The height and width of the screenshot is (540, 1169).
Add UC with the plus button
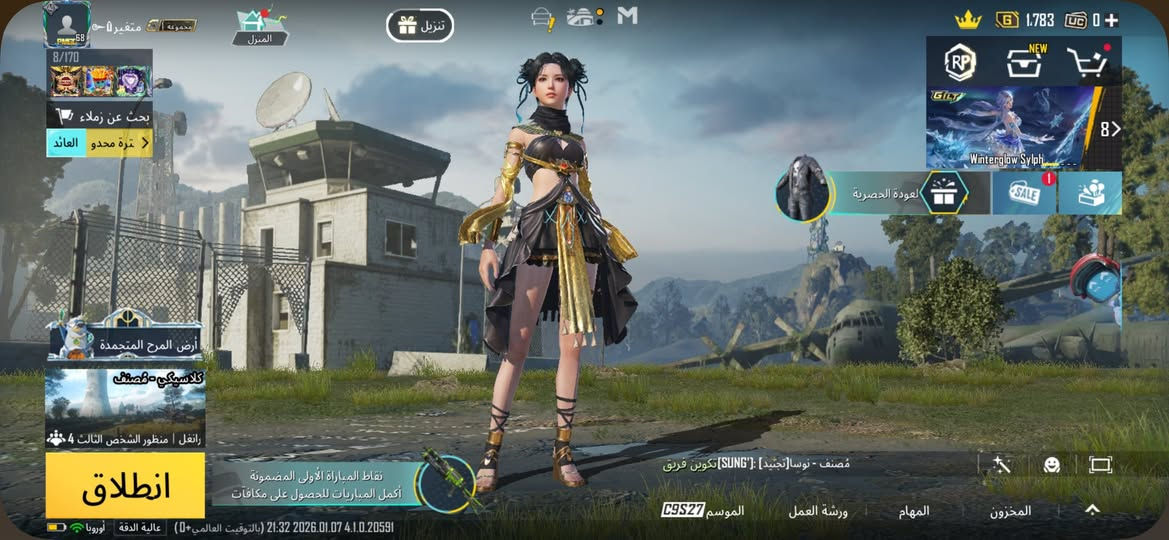[1111, 20]
